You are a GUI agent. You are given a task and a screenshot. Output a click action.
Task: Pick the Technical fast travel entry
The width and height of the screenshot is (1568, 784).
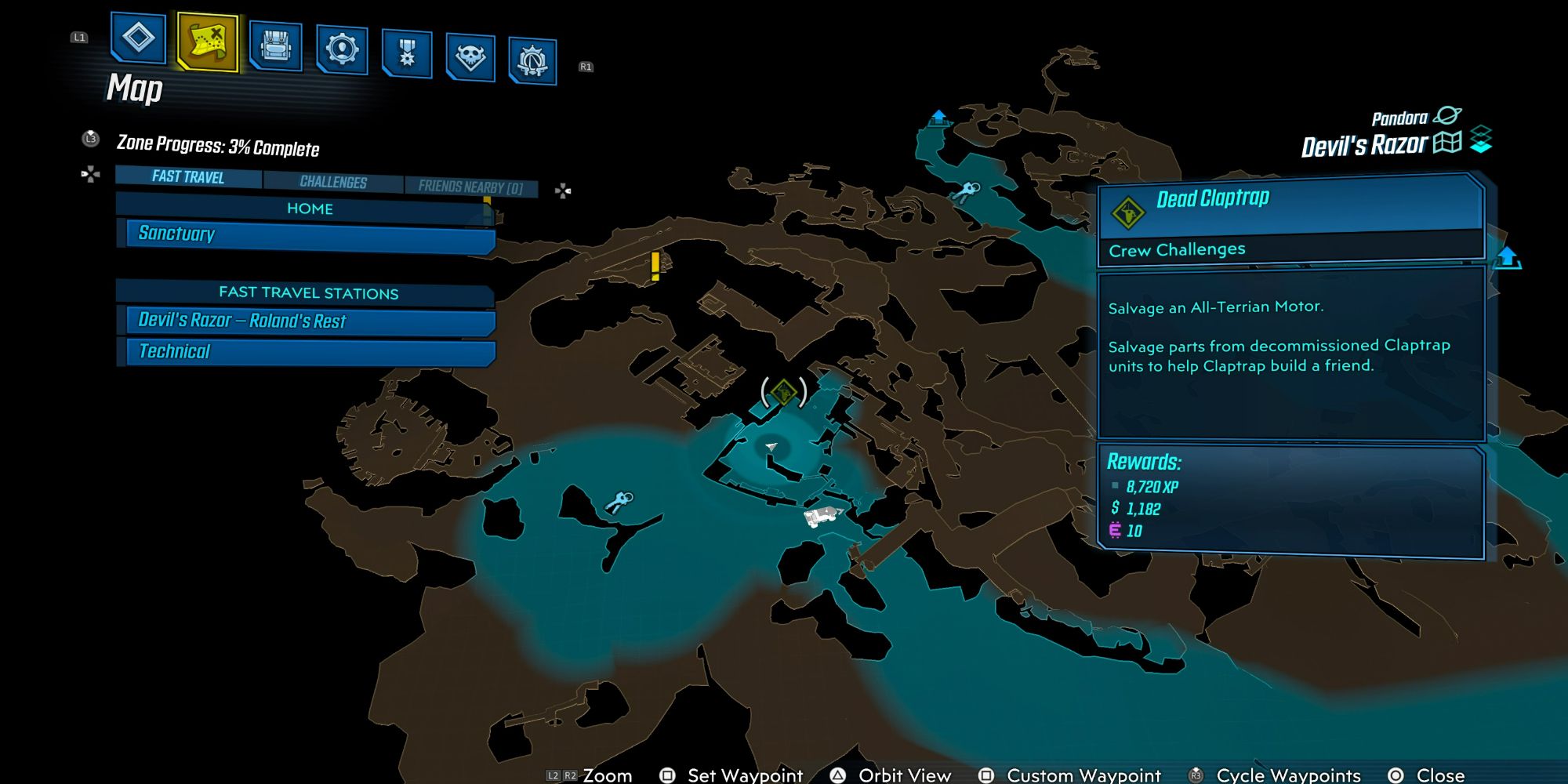(310, 351)
